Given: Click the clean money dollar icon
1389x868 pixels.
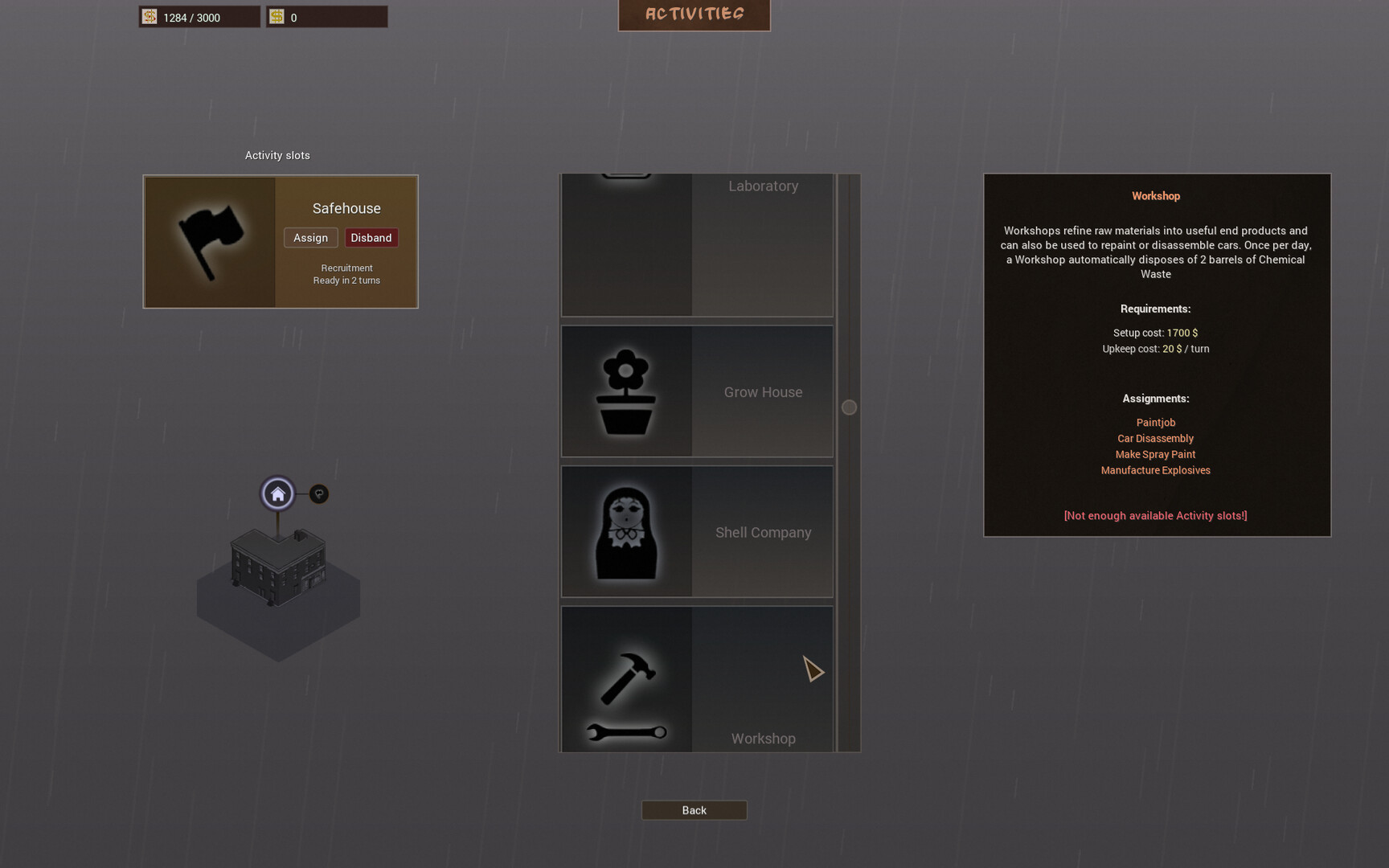Looking at the screenshot, I should pyautogui.click(x=277, y=15).
